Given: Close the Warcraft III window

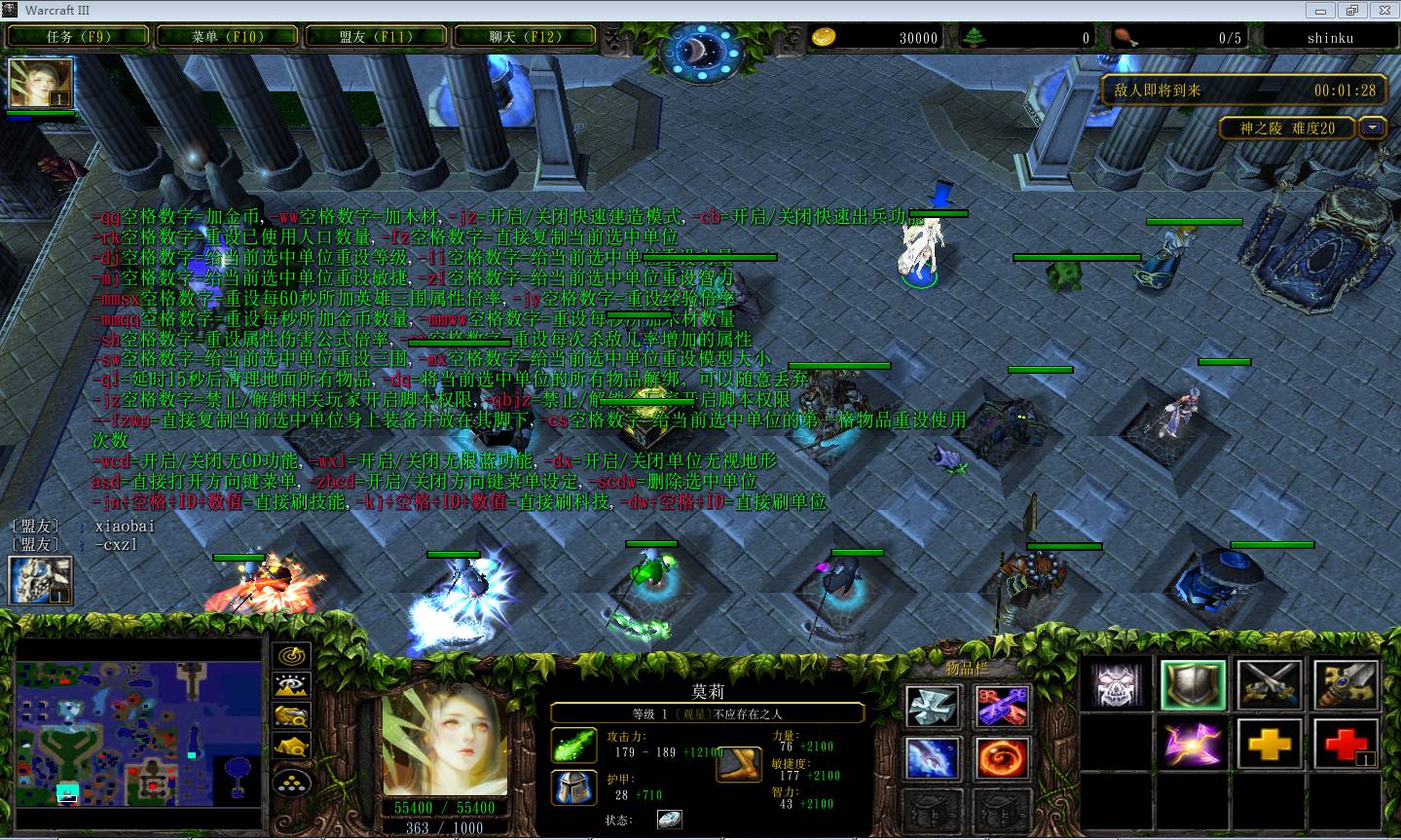Looking at the screenshot, I should point(1383,10).
